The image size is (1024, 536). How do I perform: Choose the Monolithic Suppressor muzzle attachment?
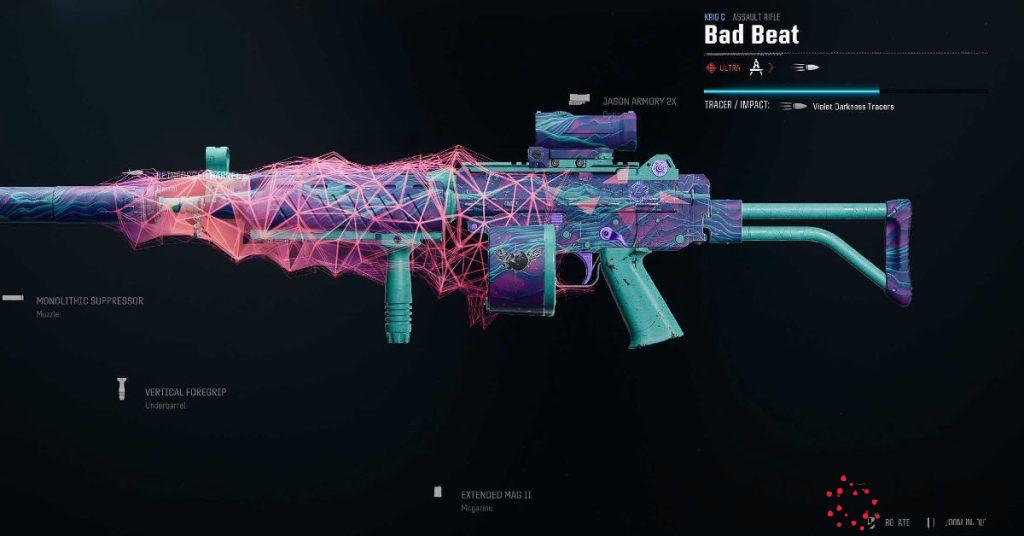point(89,300)
